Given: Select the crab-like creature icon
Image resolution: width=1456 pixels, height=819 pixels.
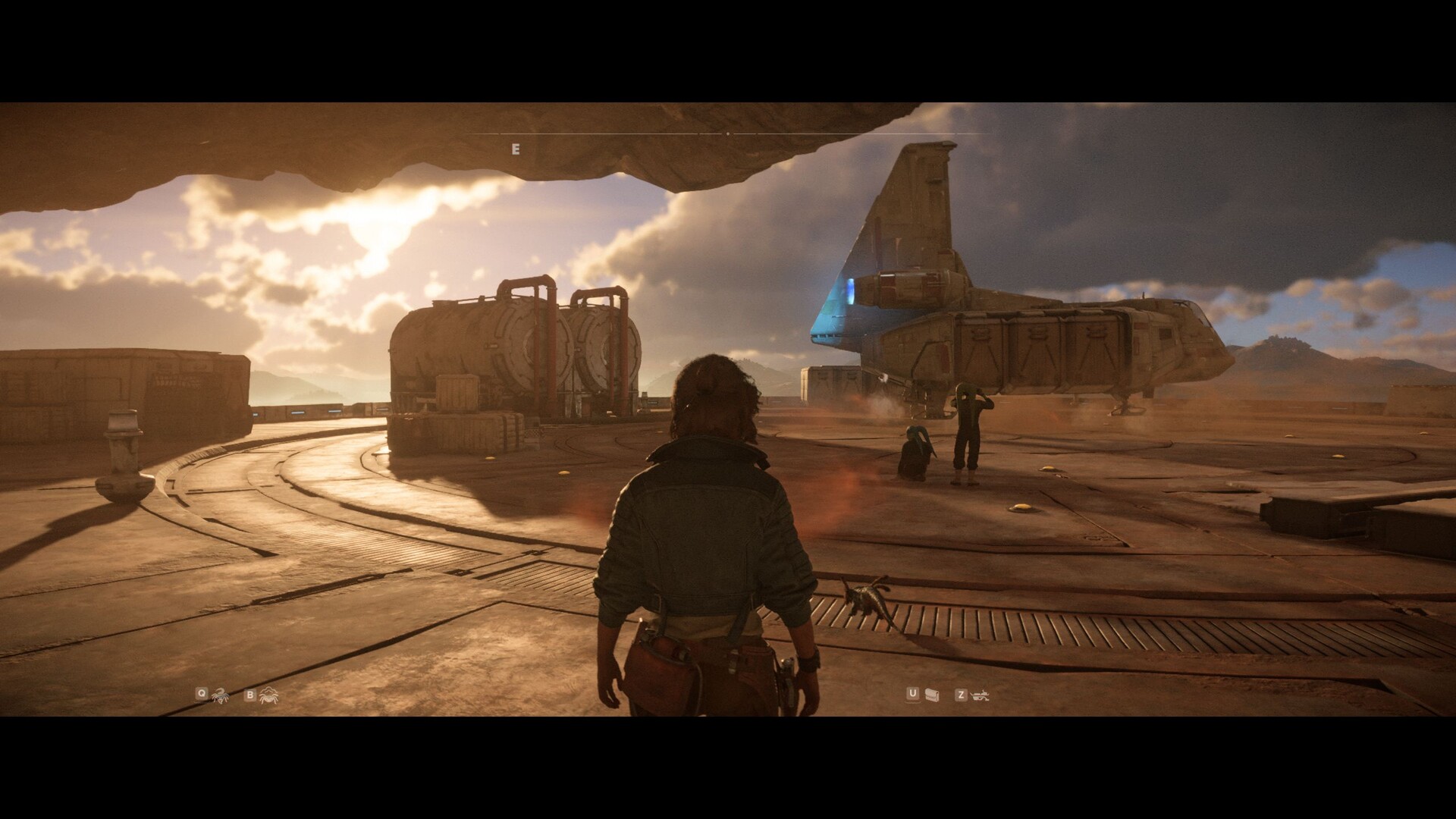Looking at the screenshot, I should point(268,694).
